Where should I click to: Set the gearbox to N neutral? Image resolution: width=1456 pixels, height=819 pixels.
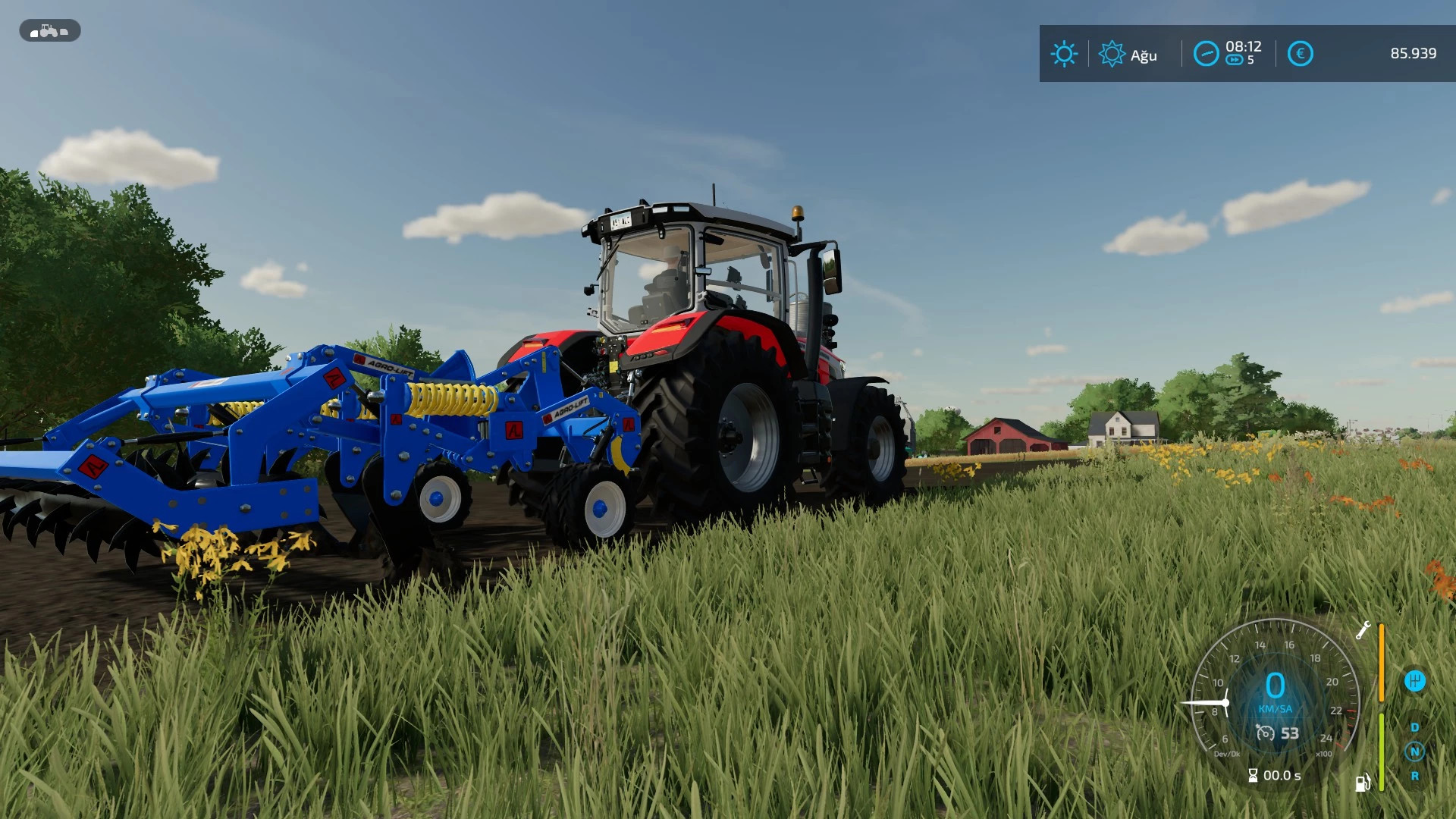[x=1414, y=752]
